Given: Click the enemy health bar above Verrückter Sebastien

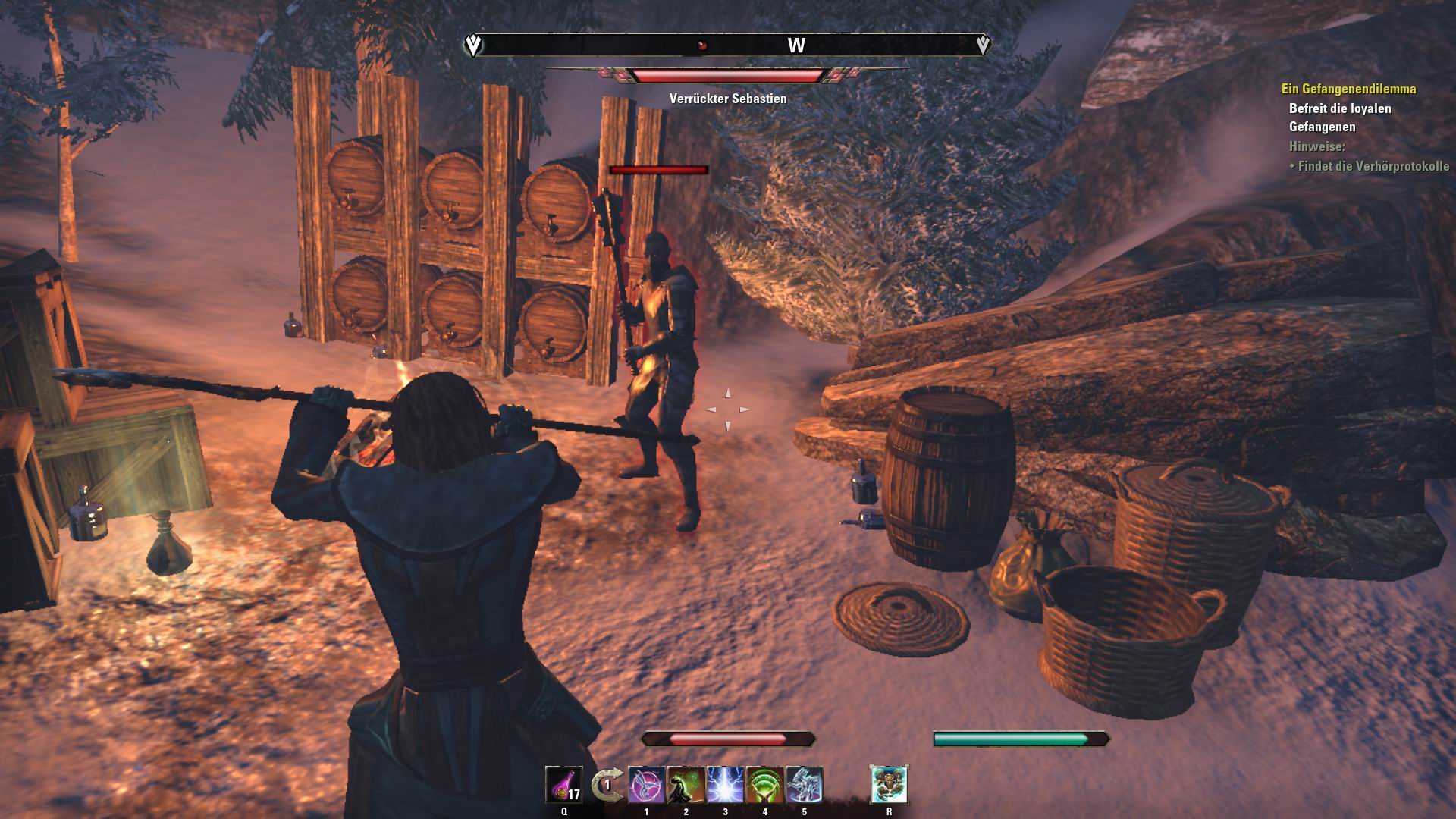Looking at the screenshot, I should coord(728,74).
